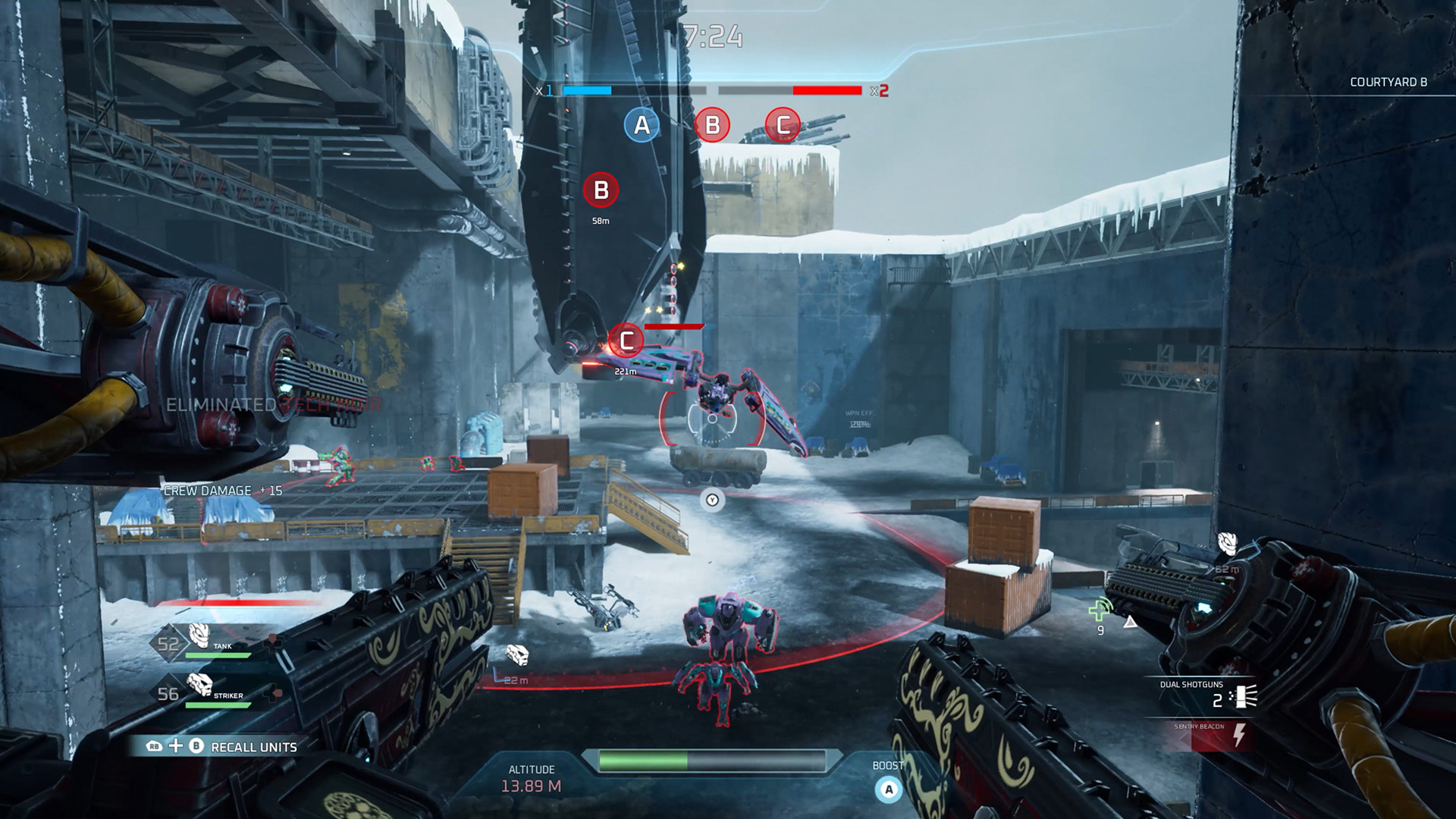The height and width of the screenshot is (819, 1456).
Task: Click objective marker A at top
Action: (641, 124)
